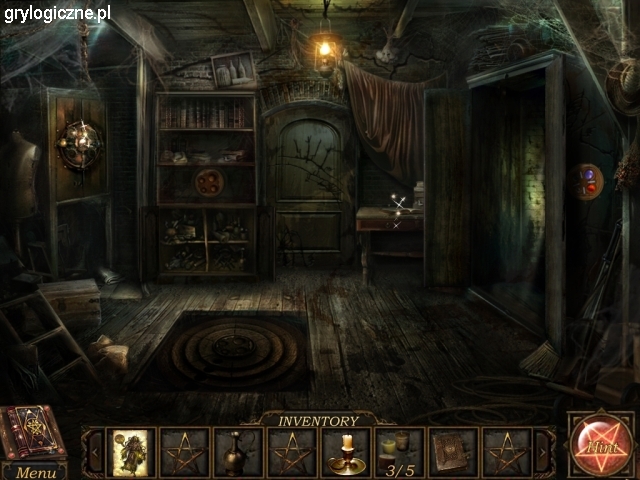The image size is (640, 480).
Task: Select the doll picture card in inventory
Action: (131, 452)
